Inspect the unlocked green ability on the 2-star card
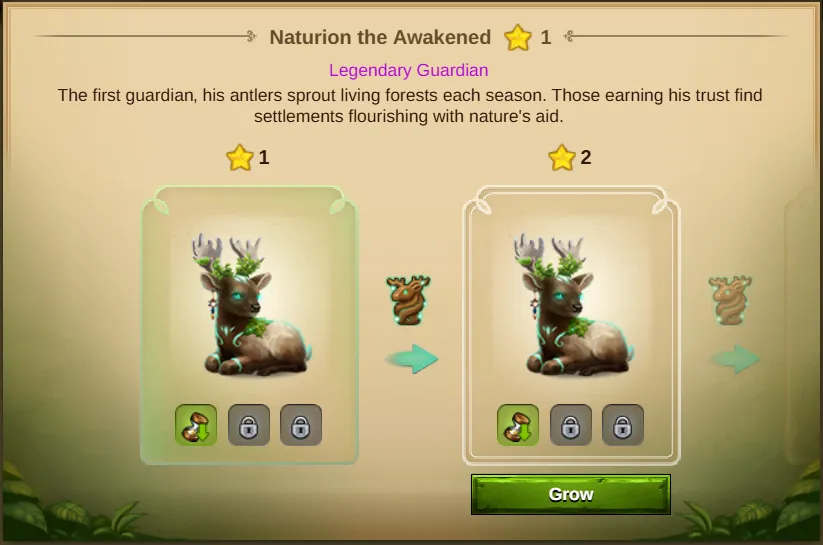 coord(518,425)
